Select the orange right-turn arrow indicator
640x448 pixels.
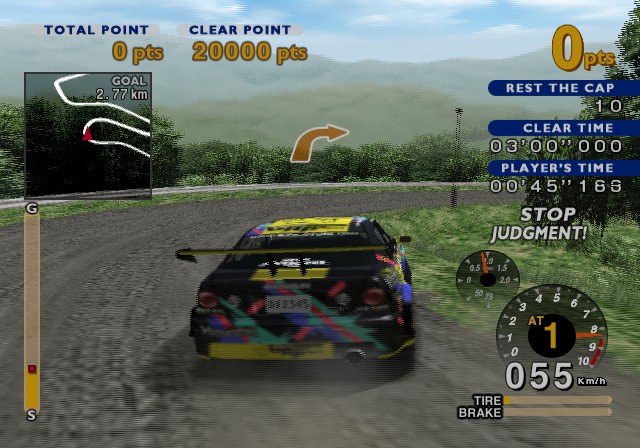coord(318,142)
